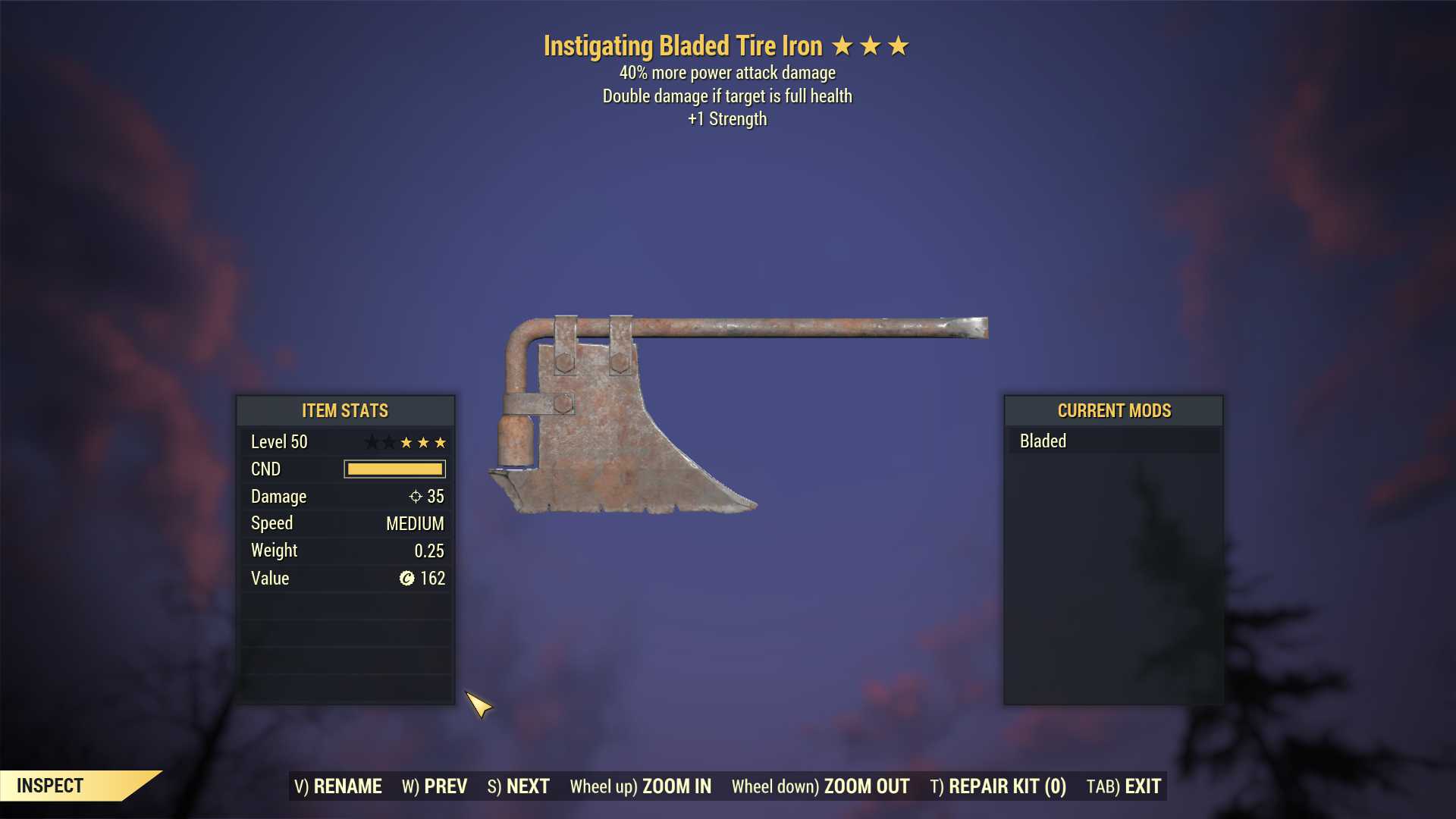Click the last gold star on the Level 50 row
1456x819 pixels.
[441, 443]
